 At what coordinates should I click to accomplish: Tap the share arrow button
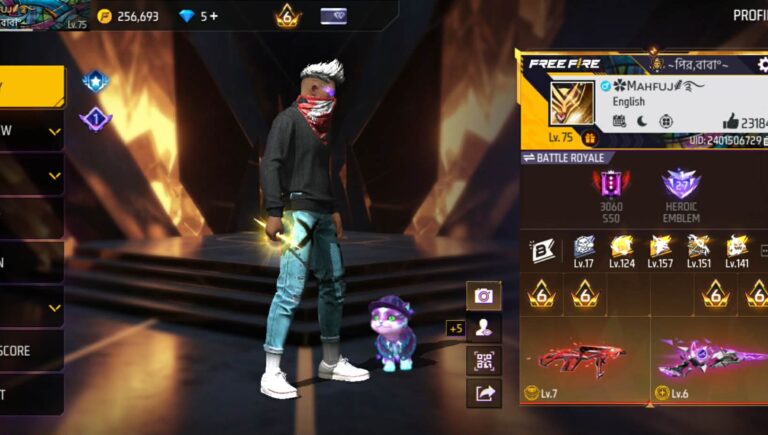point(484,393)
